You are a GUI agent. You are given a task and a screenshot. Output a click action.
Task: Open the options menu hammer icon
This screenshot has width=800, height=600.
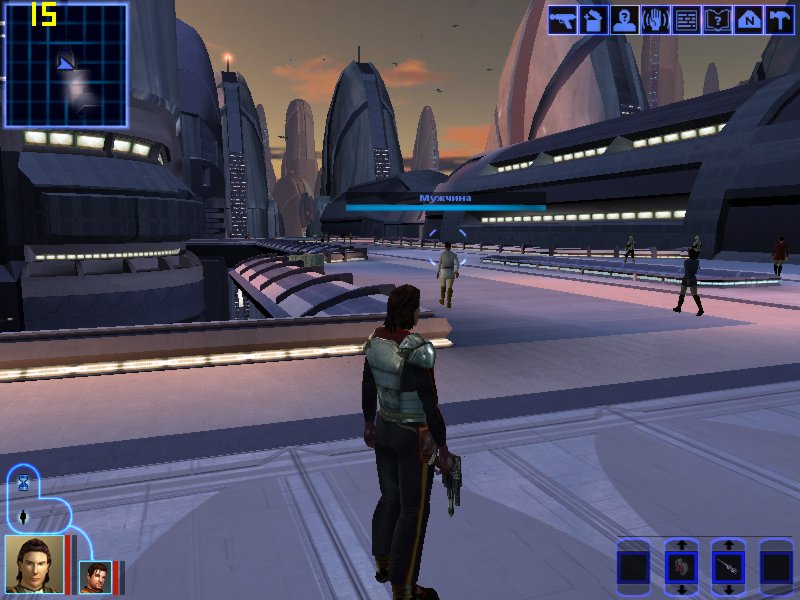click(779, 20)
